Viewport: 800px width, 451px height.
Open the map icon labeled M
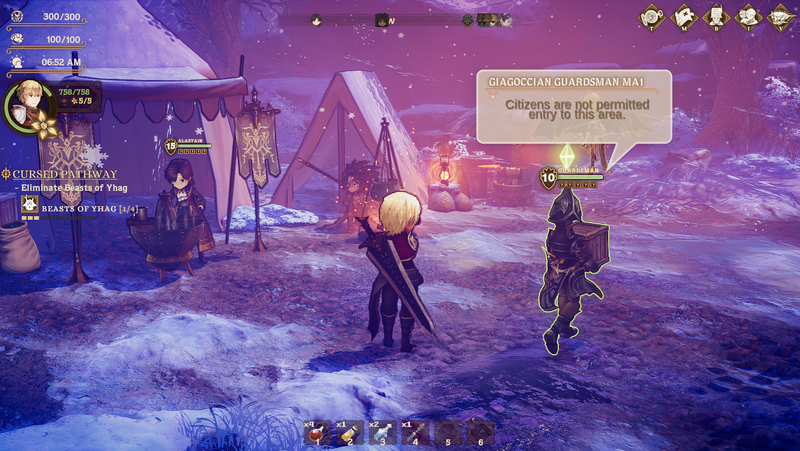[x=685, y=16]
